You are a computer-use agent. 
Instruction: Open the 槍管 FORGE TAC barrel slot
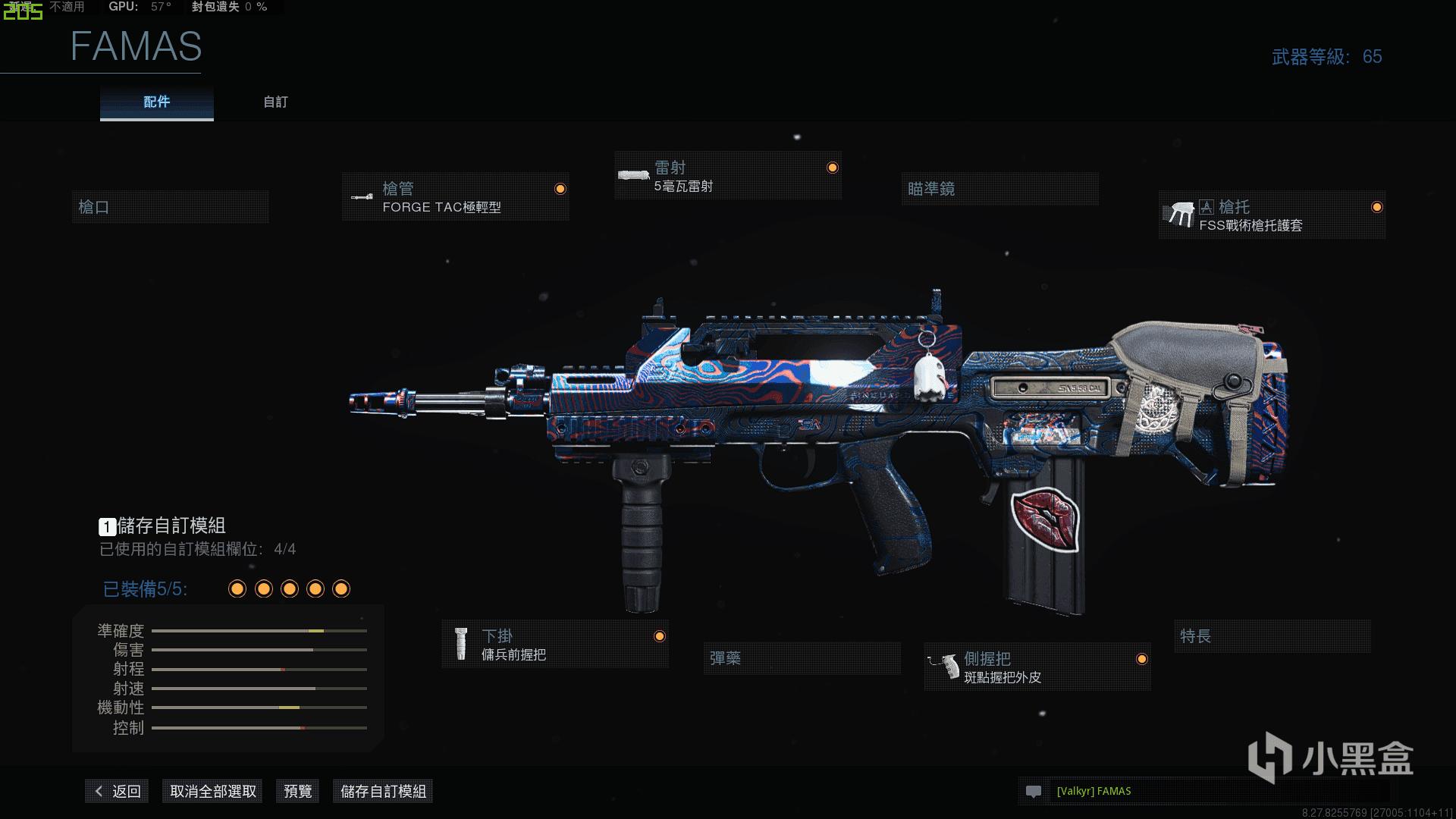click(x=455, y=197)
